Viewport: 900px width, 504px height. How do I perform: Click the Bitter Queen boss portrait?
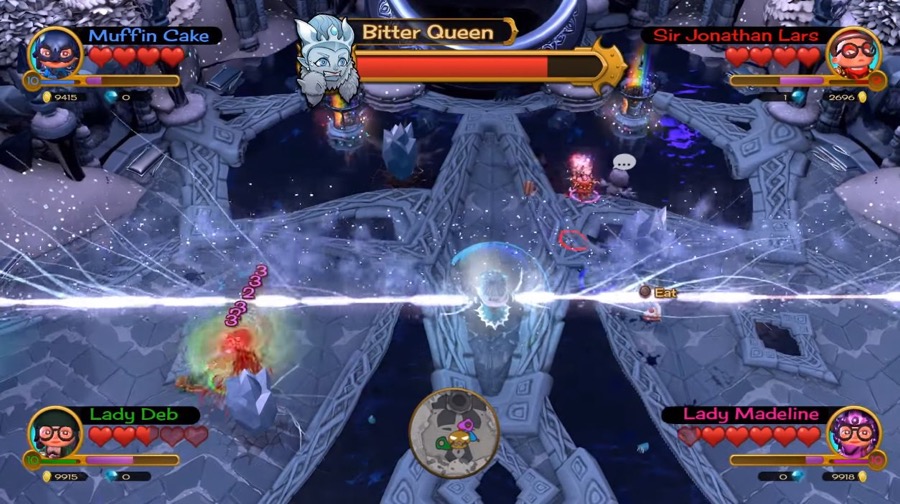325,58
